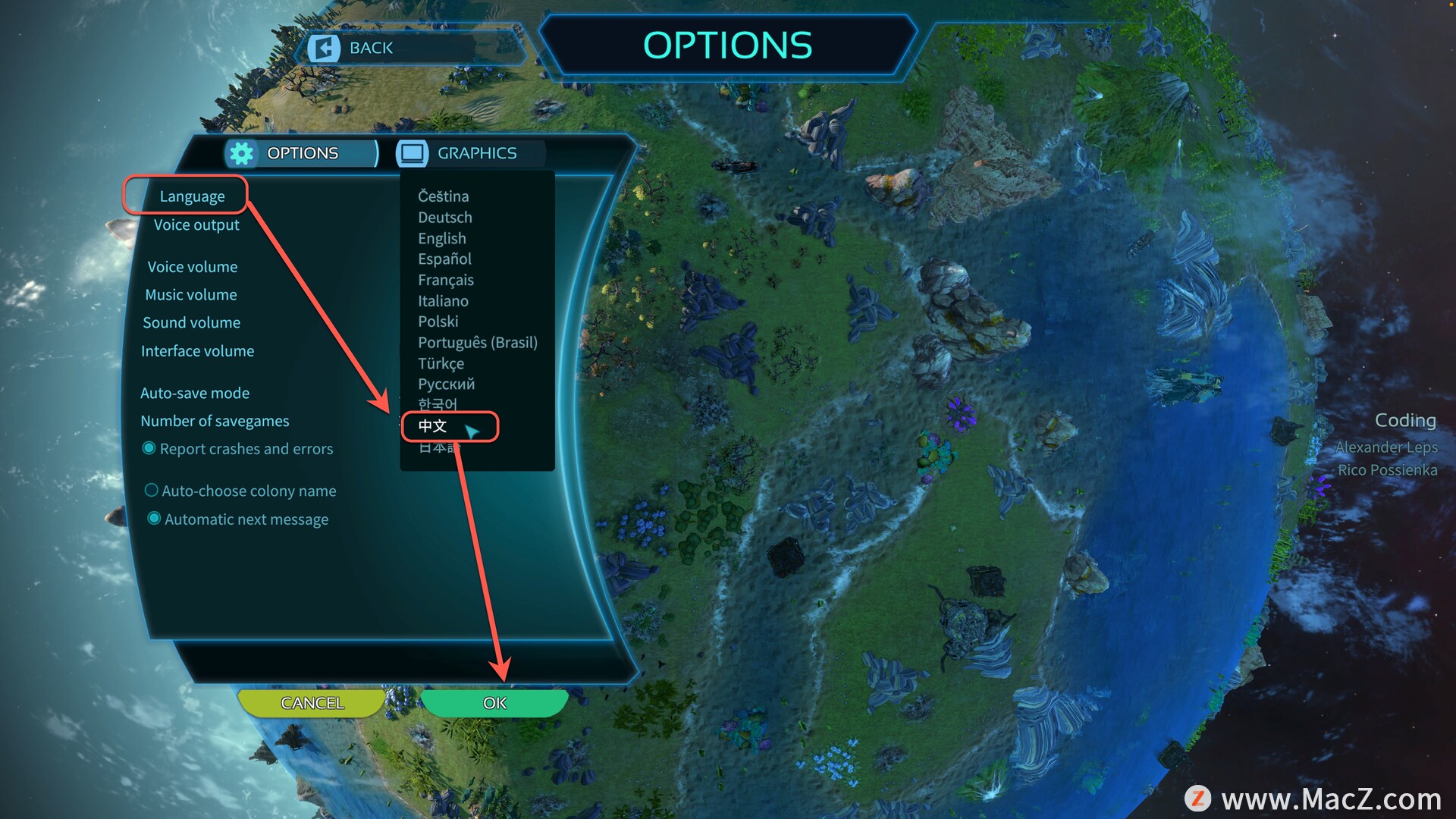
Task: Pick Italiano in the language dropdown
Action: [x=443, y=301]
